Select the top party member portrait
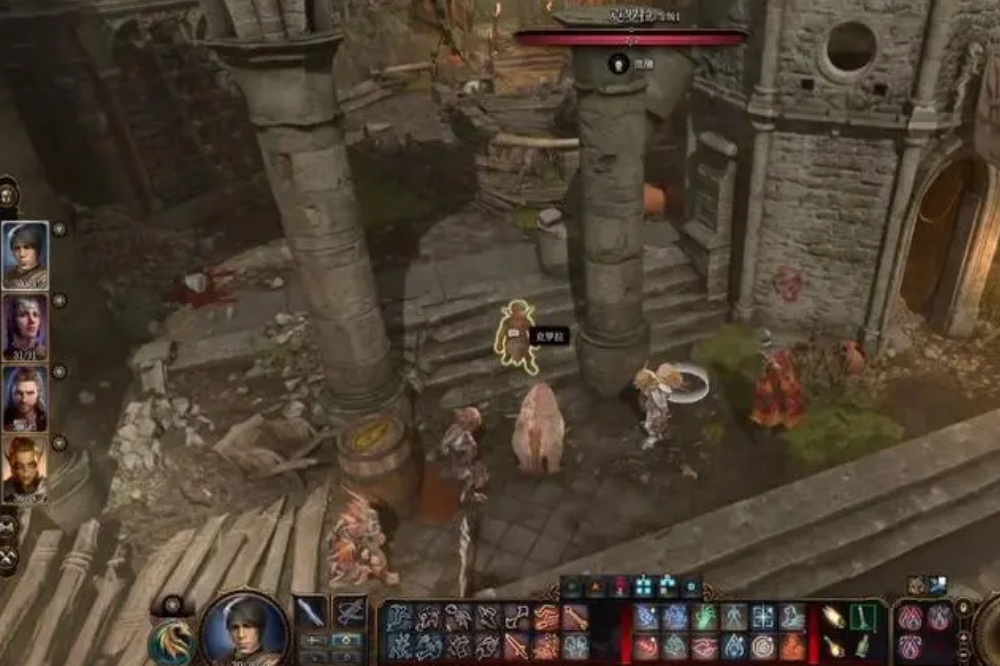The height and width of the screenshot is (666, 1000). 25,254
